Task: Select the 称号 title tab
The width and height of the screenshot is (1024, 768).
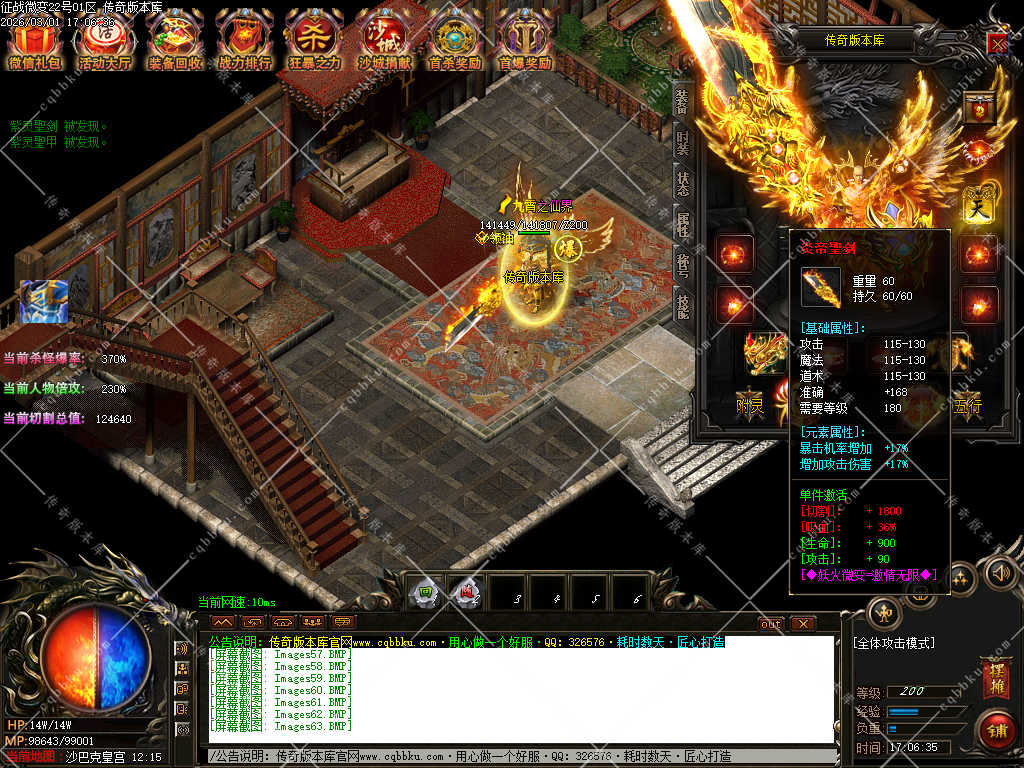Action: (682, 266)
